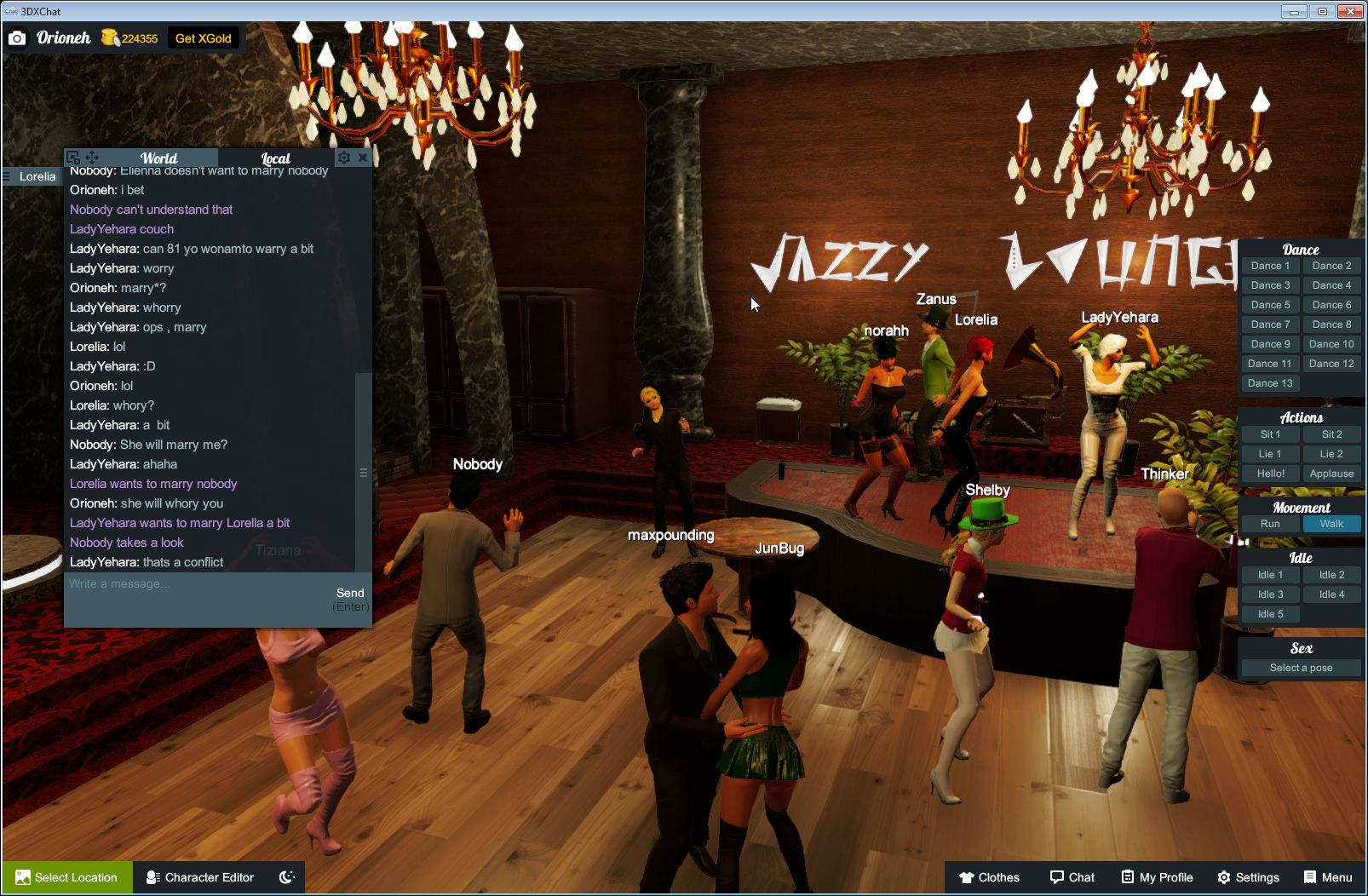Click the XGold coin icon
Image resolution: width=1368 pixels, height=896 pixels.
pos(111,37)
